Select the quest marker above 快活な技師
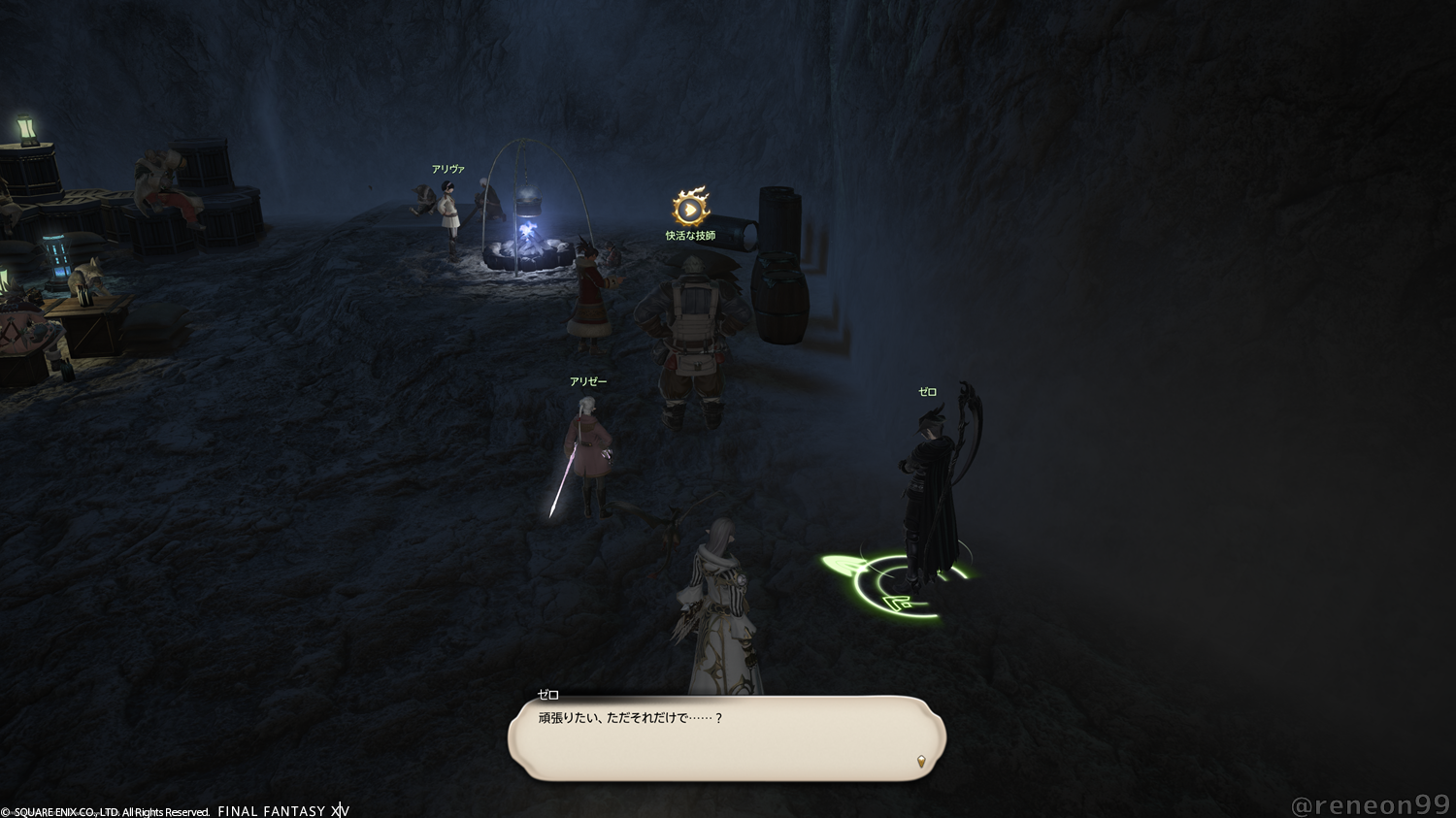 (x=690, y=208)
